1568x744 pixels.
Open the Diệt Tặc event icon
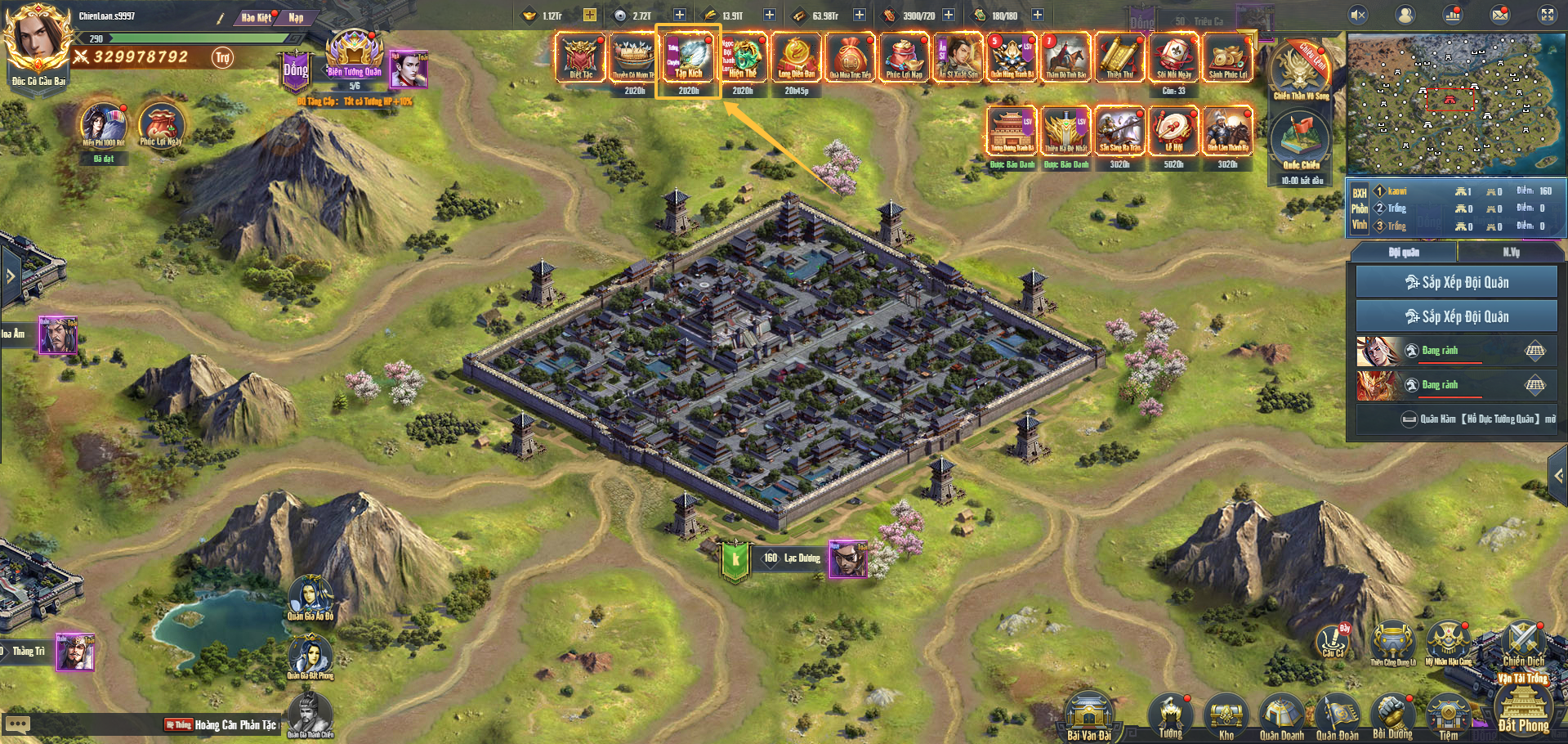581,57
